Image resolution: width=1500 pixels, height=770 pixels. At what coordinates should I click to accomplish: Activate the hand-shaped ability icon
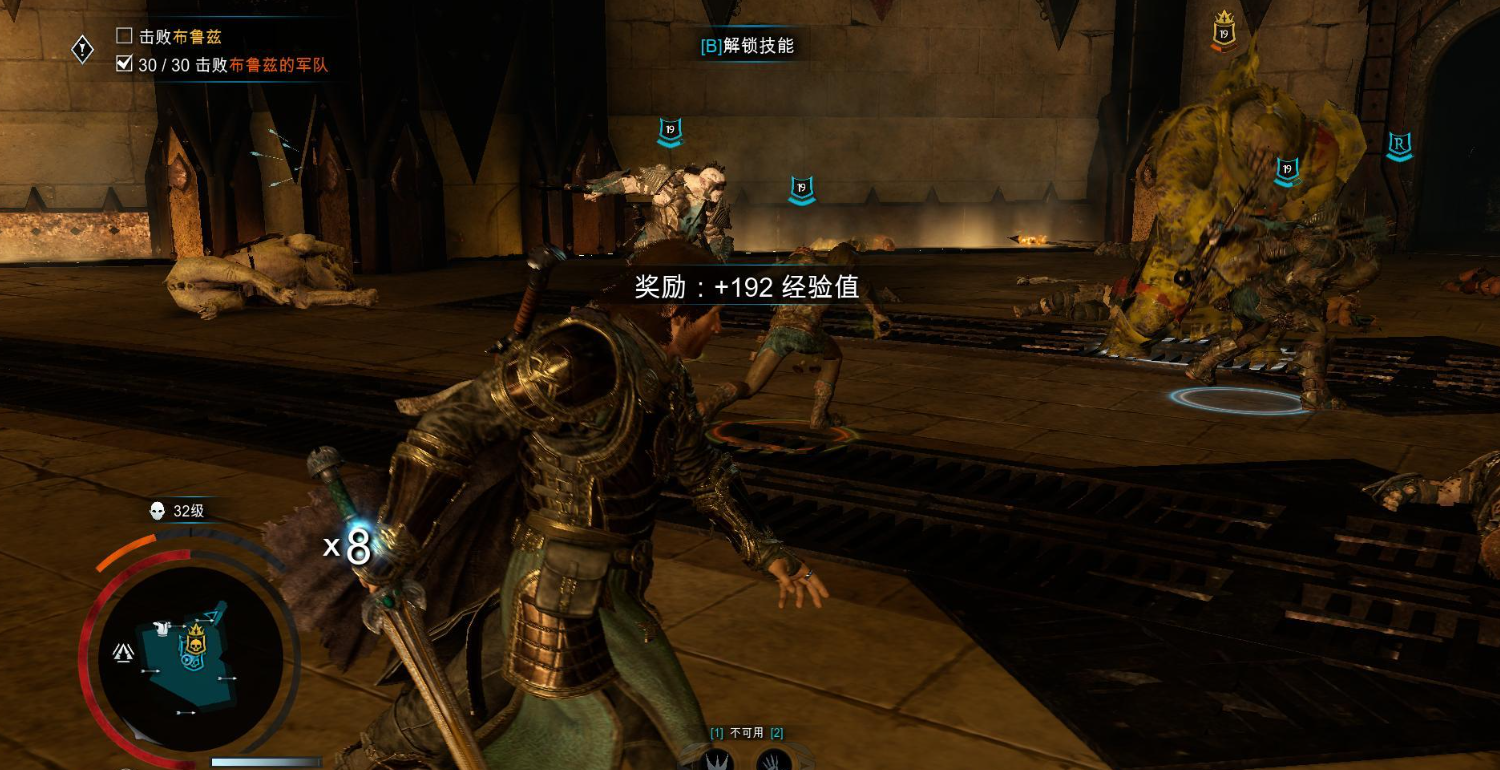point(773,760)
